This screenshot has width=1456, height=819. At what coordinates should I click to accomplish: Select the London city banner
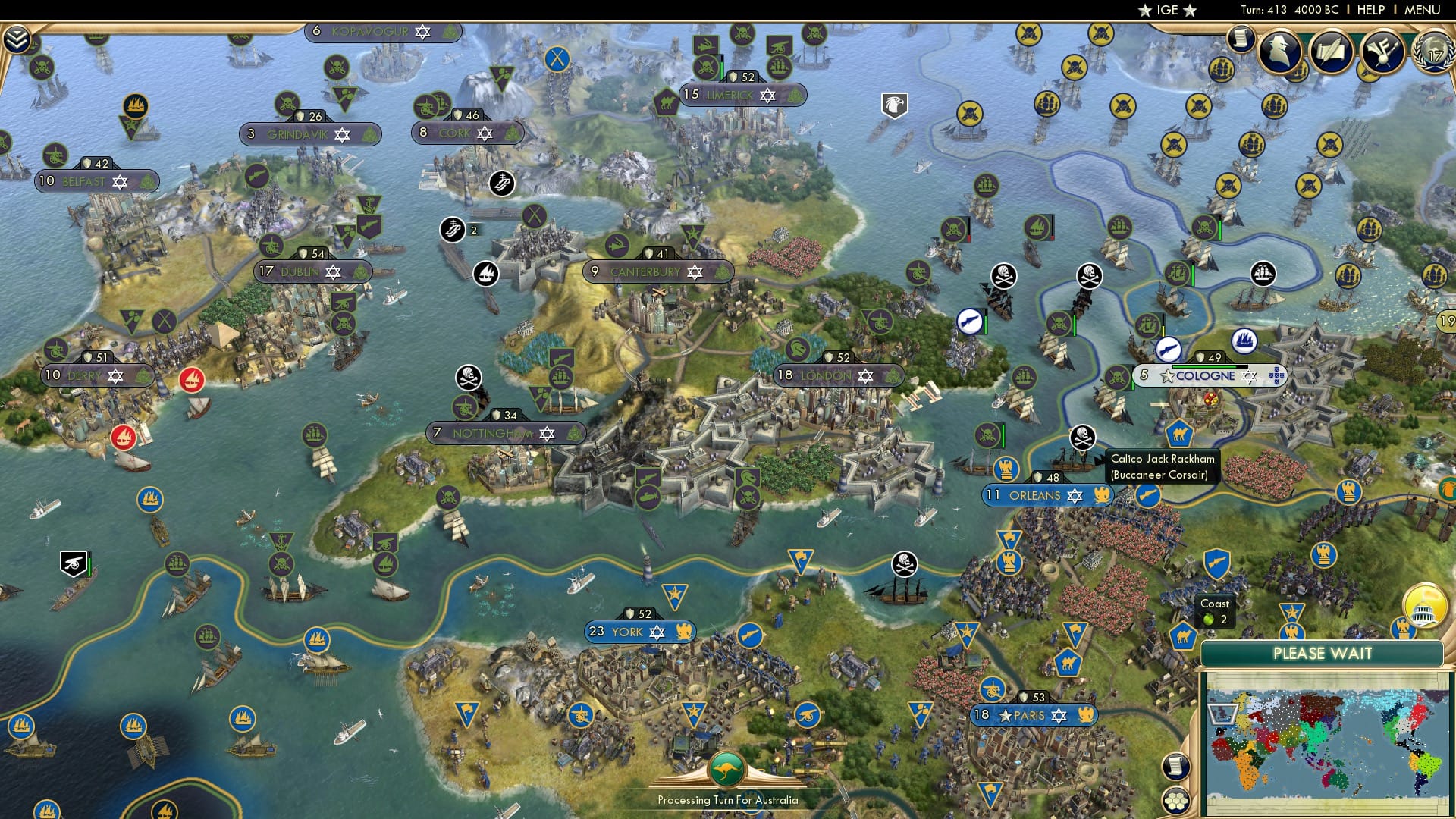(827, 375)
